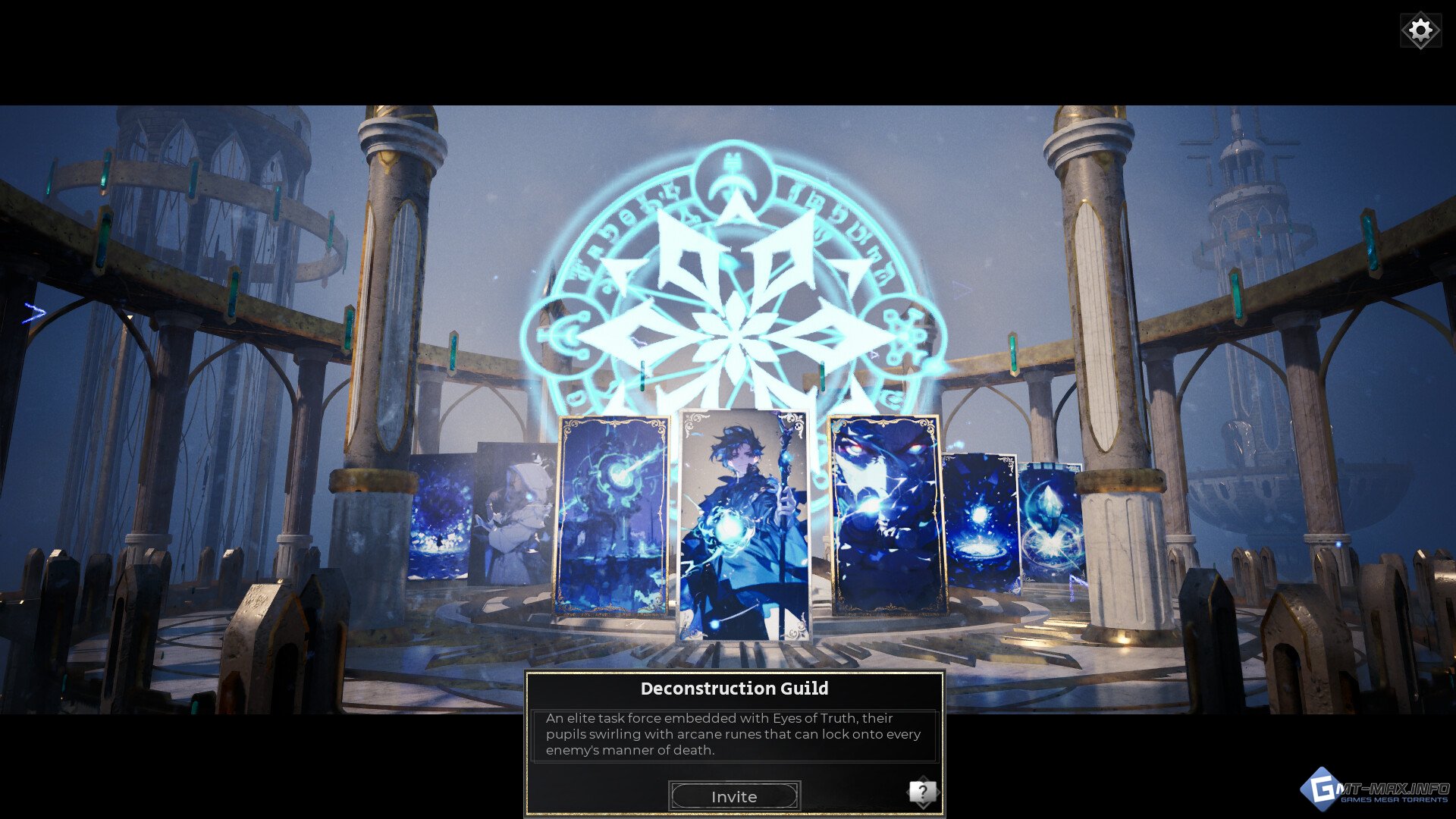Choose the floating crystal card
1456x819 pixels.
coord(1051,523)
